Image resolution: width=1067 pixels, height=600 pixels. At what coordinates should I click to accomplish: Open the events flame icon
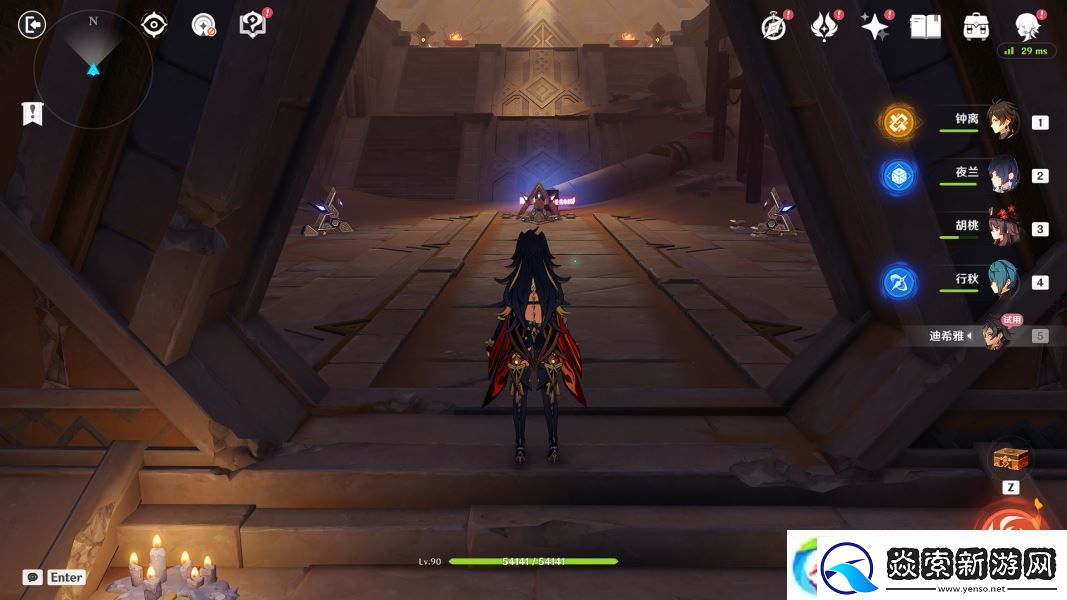(x=824, y=27)
